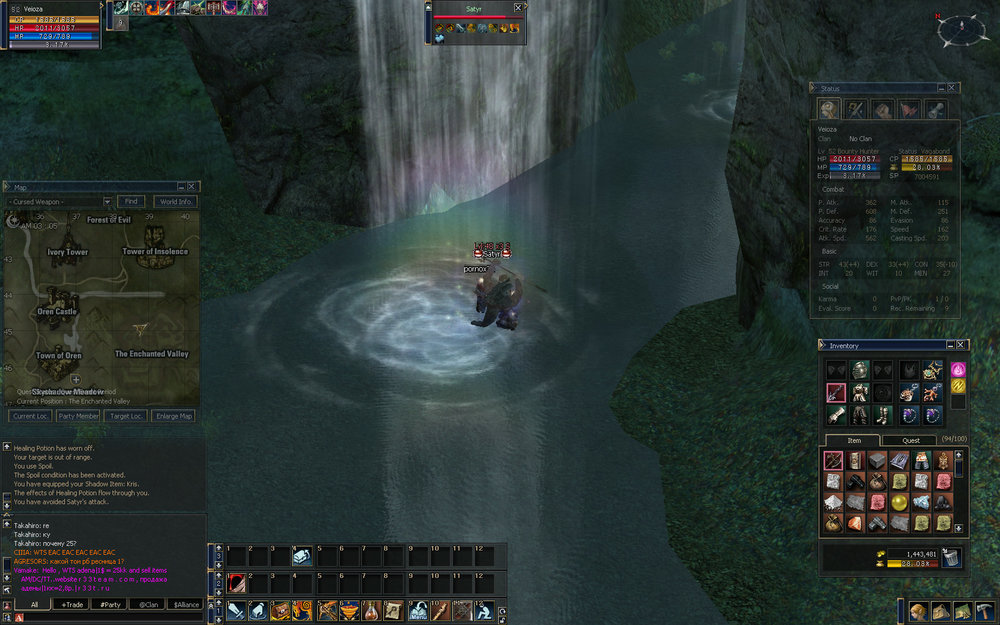This screenshot has height=625, width=1000.
Task: Switch to the $Alliance chat tab
Action: pos(186,604)
